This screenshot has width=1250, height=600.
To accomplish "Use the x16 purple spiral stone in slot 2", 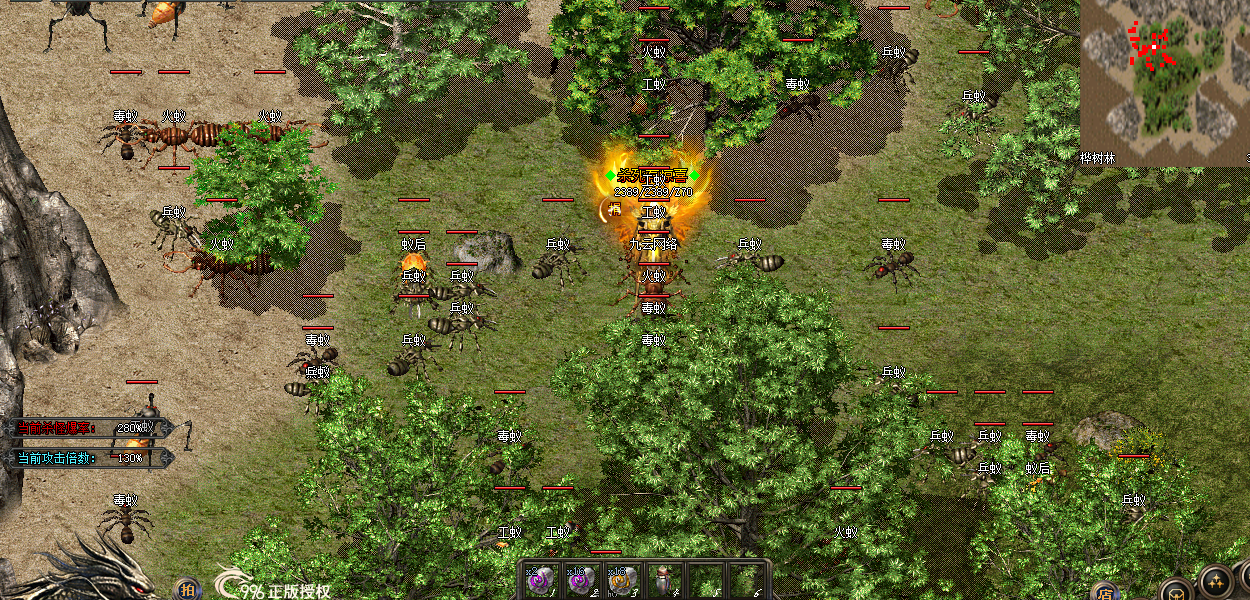I will pyautogui.click(x=582, y=580).
